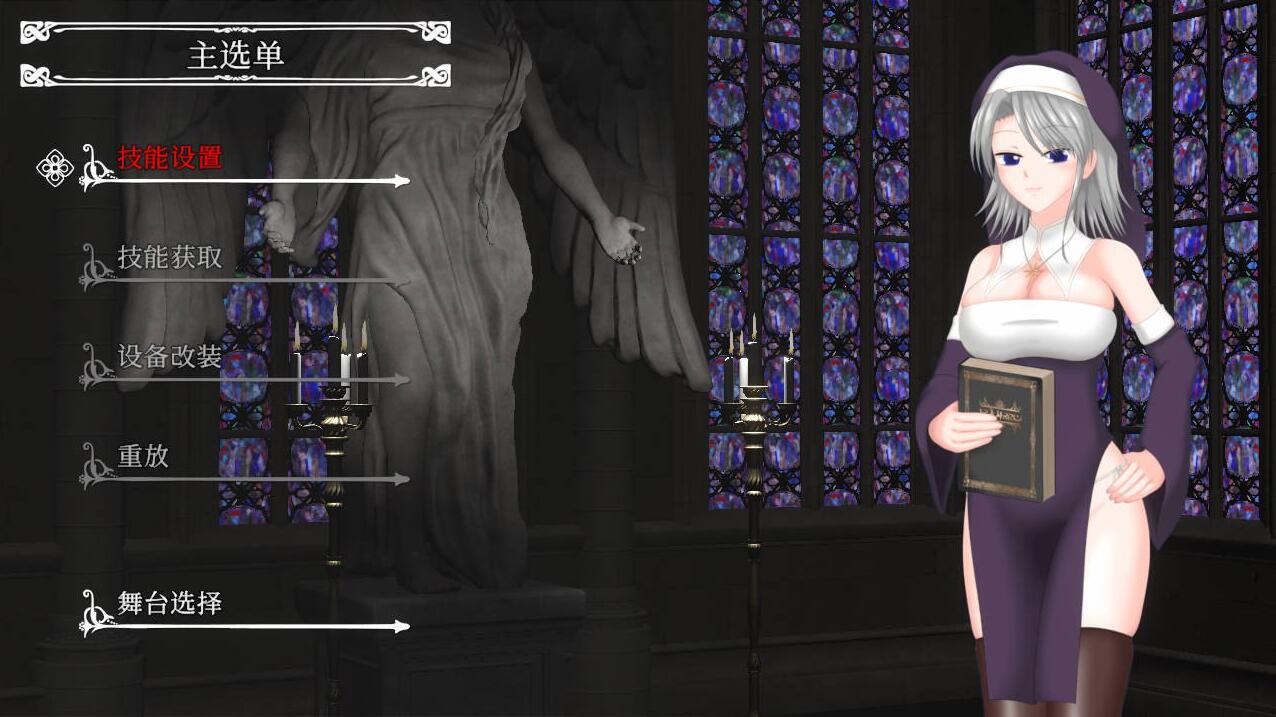This screenshot has height=717, width=1276.
Task: Select the 技能获取 skill acquisition option
Action: pyautogui.click(x=170, y=258)
